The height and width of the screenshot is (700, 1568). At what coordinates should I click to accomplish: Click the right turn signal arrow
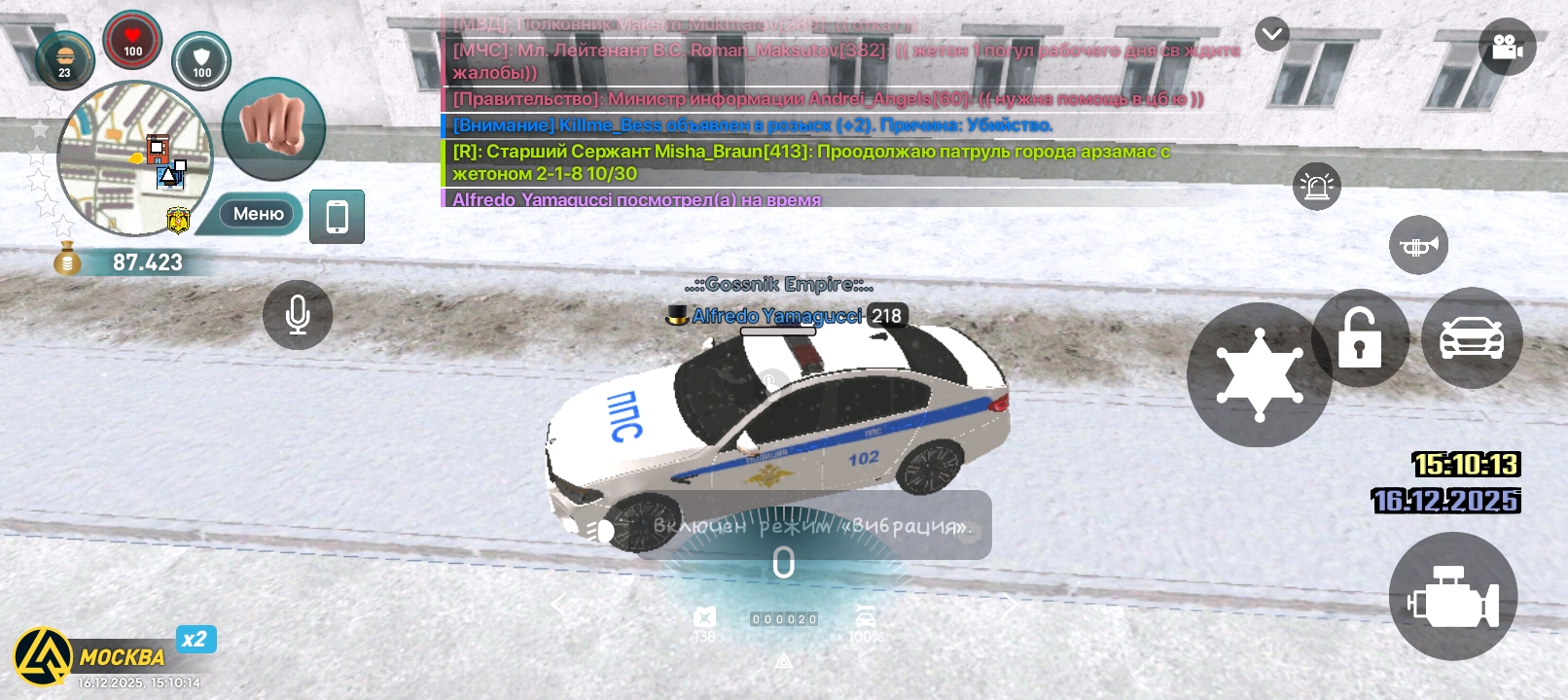pos(1010,606)
